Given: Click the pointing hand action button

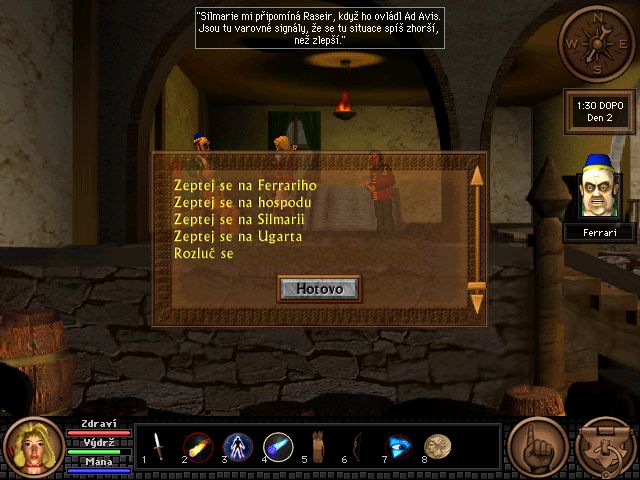Looking at the screenshot, I should (537, 446).
